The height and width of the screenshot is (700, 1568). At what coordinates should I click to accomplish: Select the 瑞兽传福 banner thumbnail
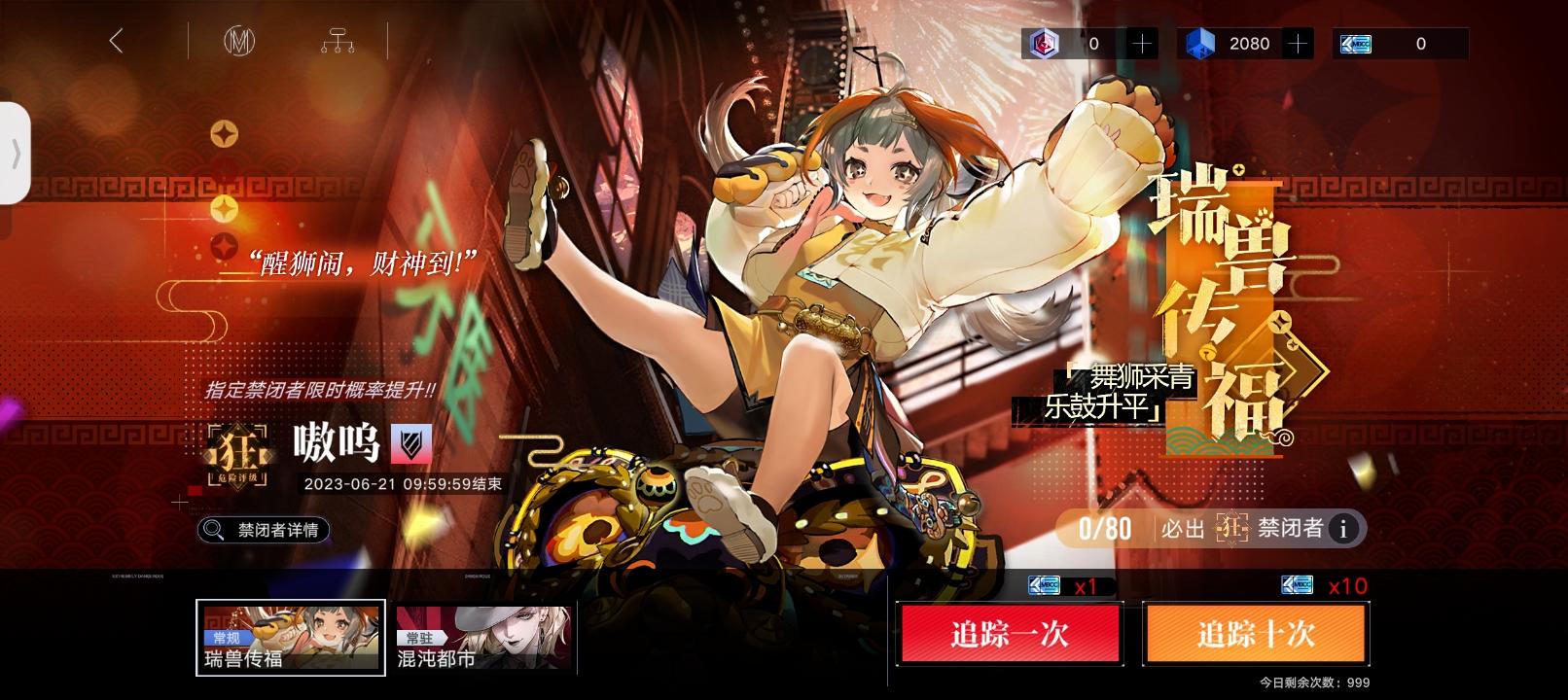pos(289,637)
